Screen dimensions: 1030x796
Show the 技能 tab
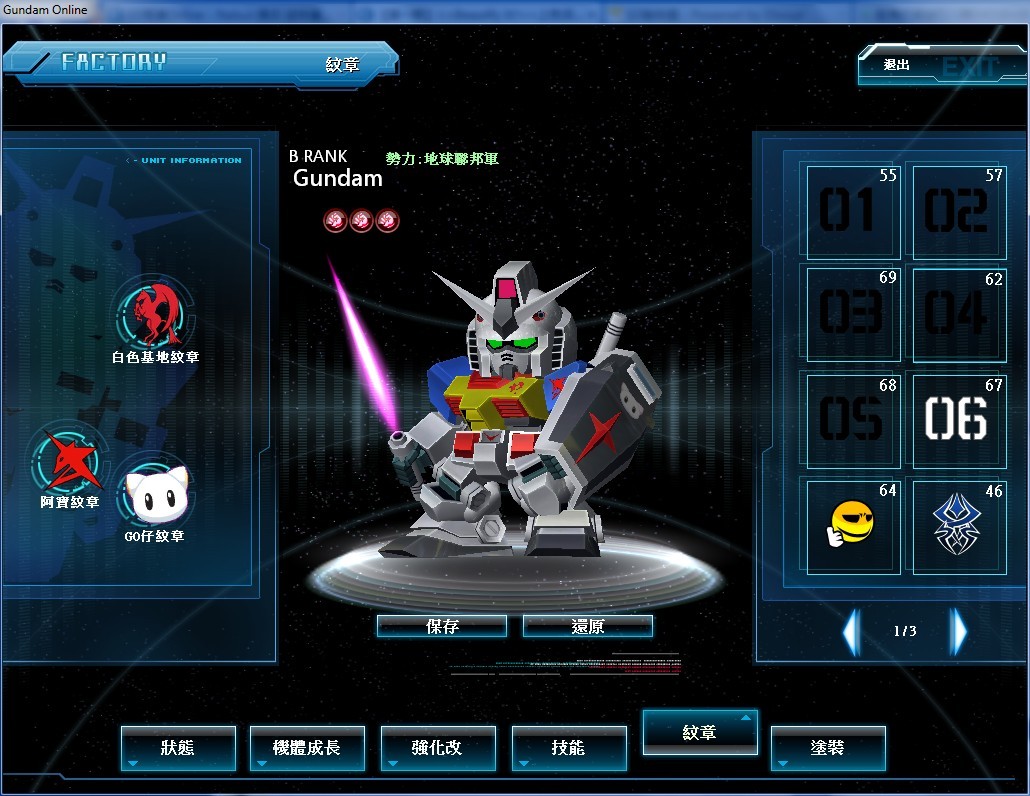[569, 748]
